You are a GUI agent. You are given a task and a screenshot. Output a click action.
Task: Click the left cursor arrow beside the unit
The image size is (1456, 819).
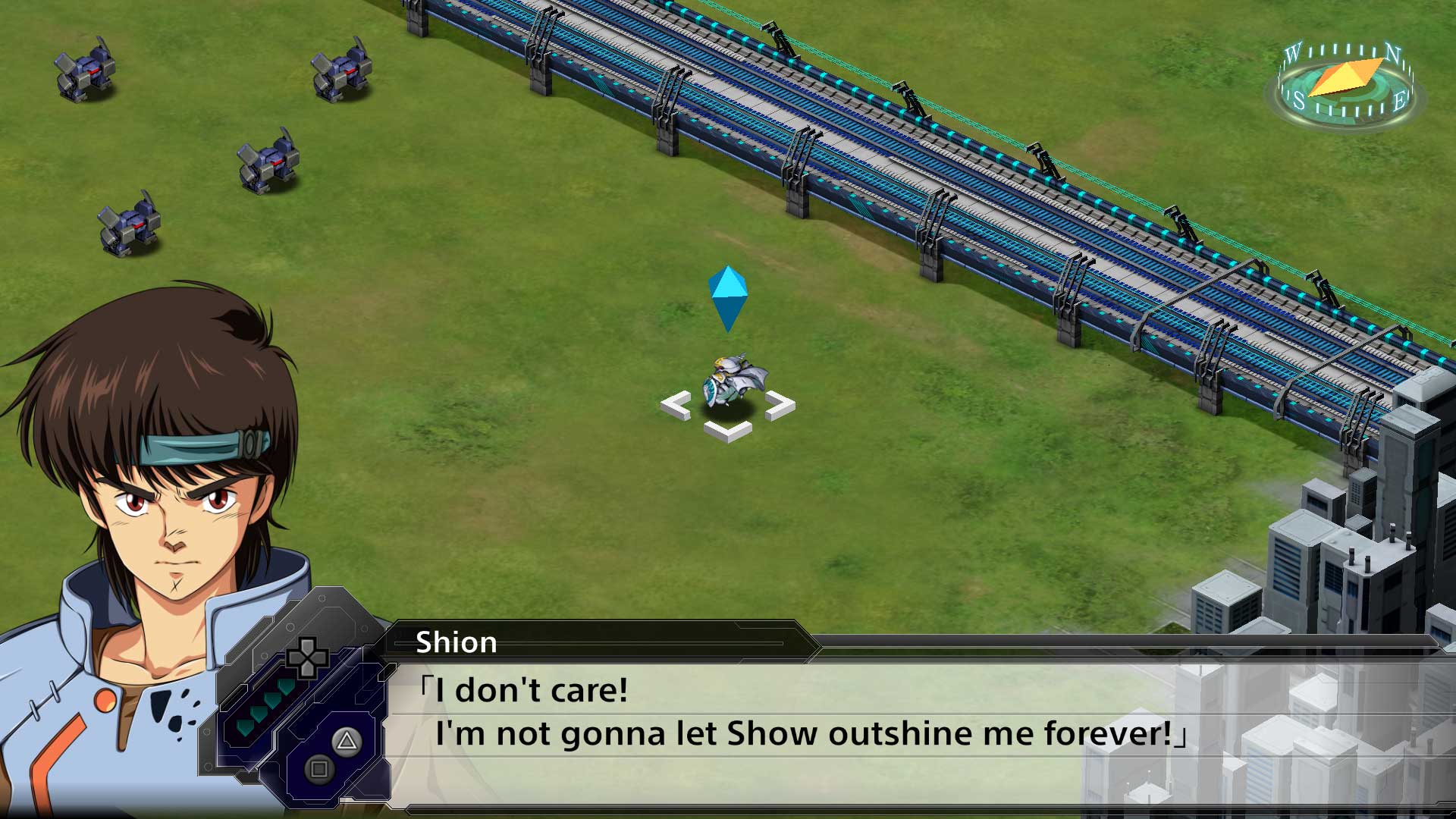677,403
